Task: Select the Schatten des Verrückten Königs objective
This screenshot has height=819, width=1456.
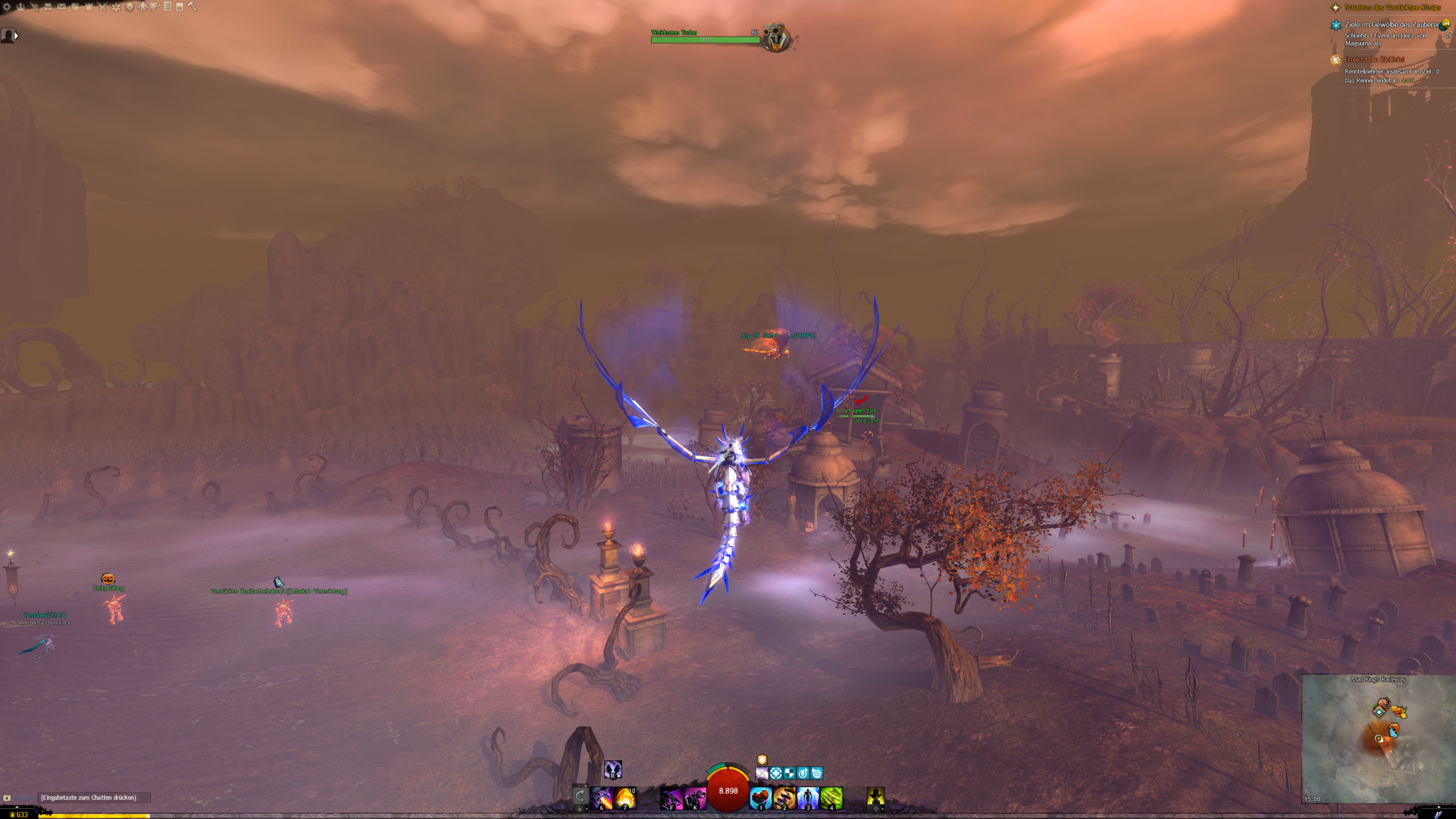Action: click(1392, 8)
